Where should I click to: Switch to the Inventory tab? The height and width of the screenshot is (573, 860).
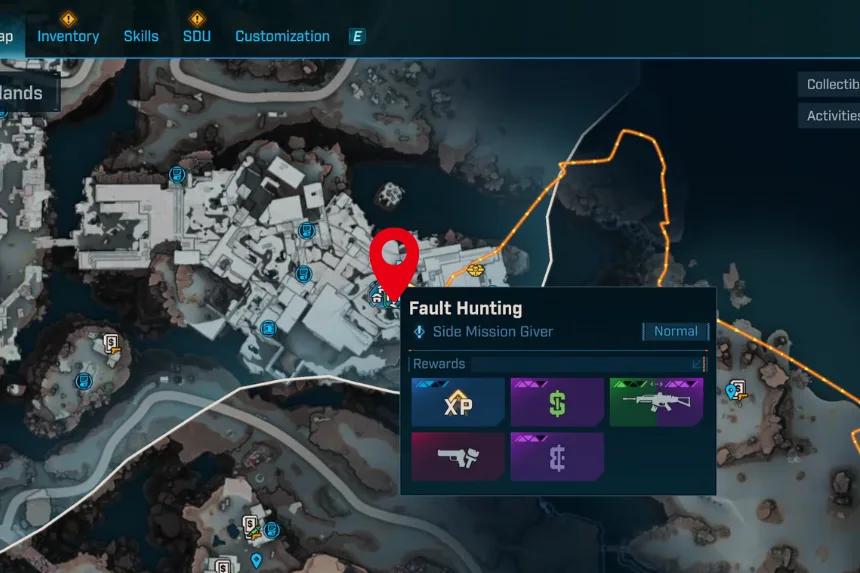pos(68,36)
